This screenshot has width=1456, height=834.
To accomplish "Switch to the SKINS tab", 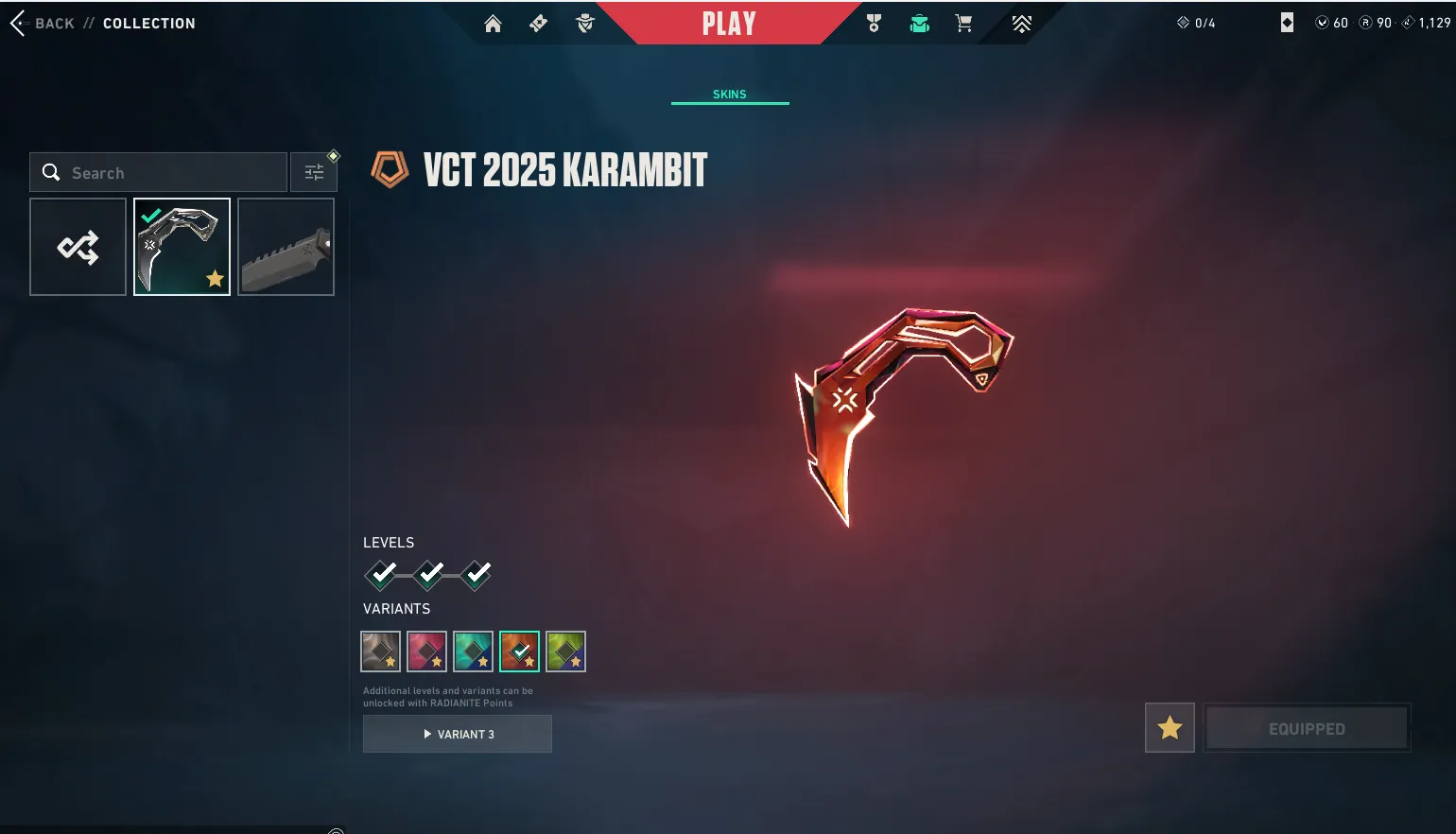I will click(x=729, y=94).
